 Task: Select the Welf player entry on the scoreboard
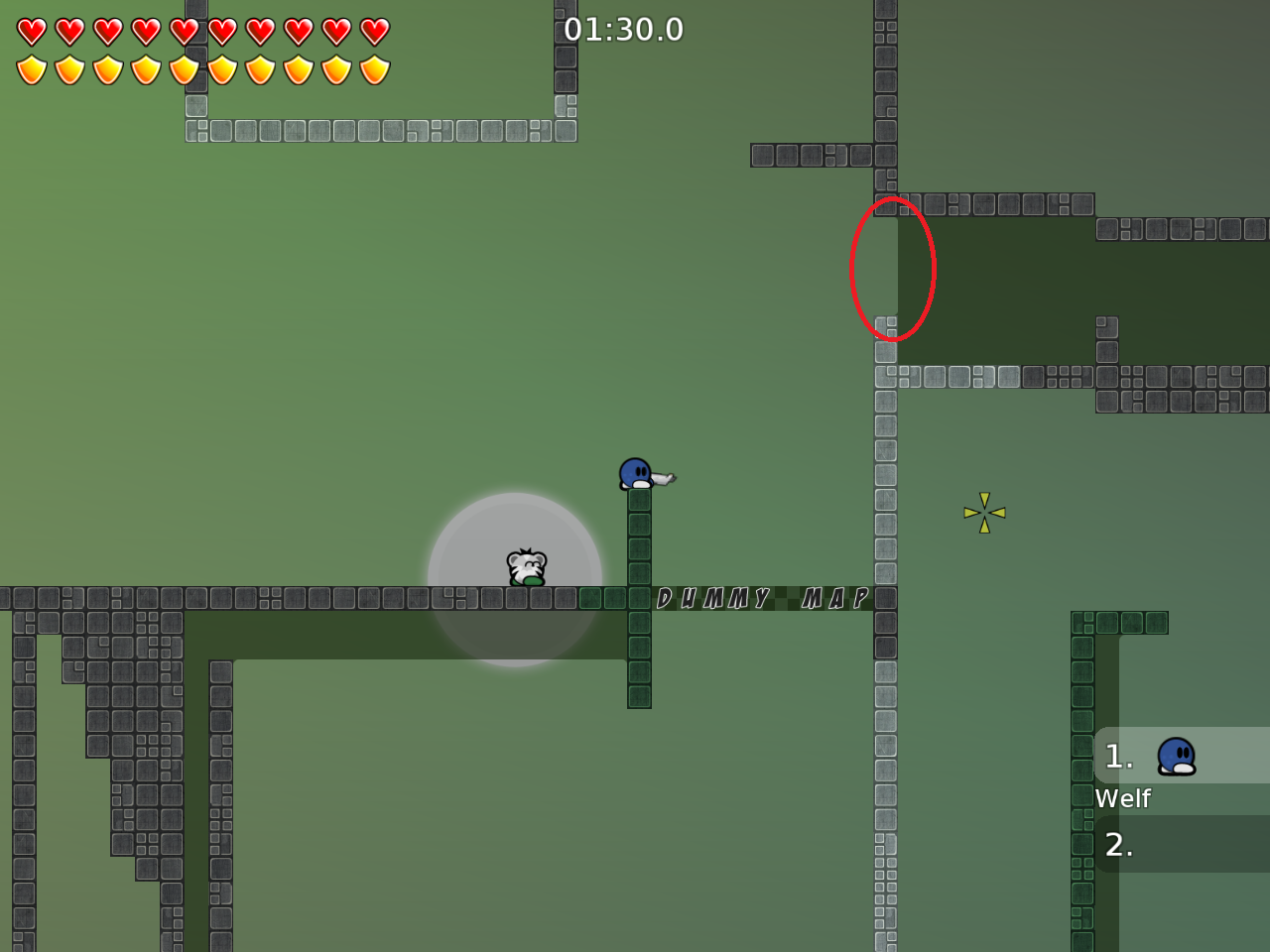point(1122,798)
